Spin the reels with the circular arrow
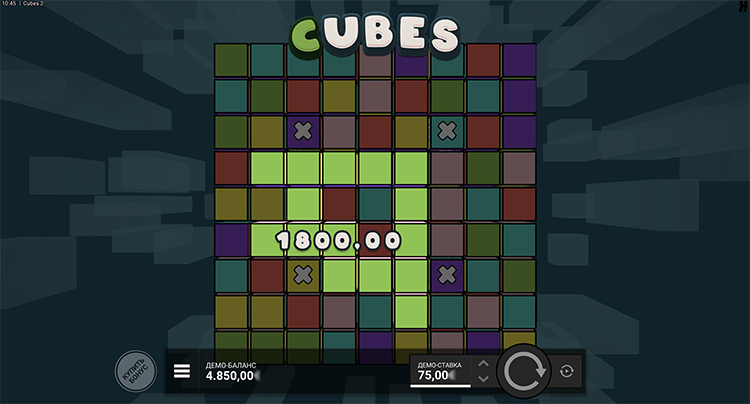 (x=523, y=371)
